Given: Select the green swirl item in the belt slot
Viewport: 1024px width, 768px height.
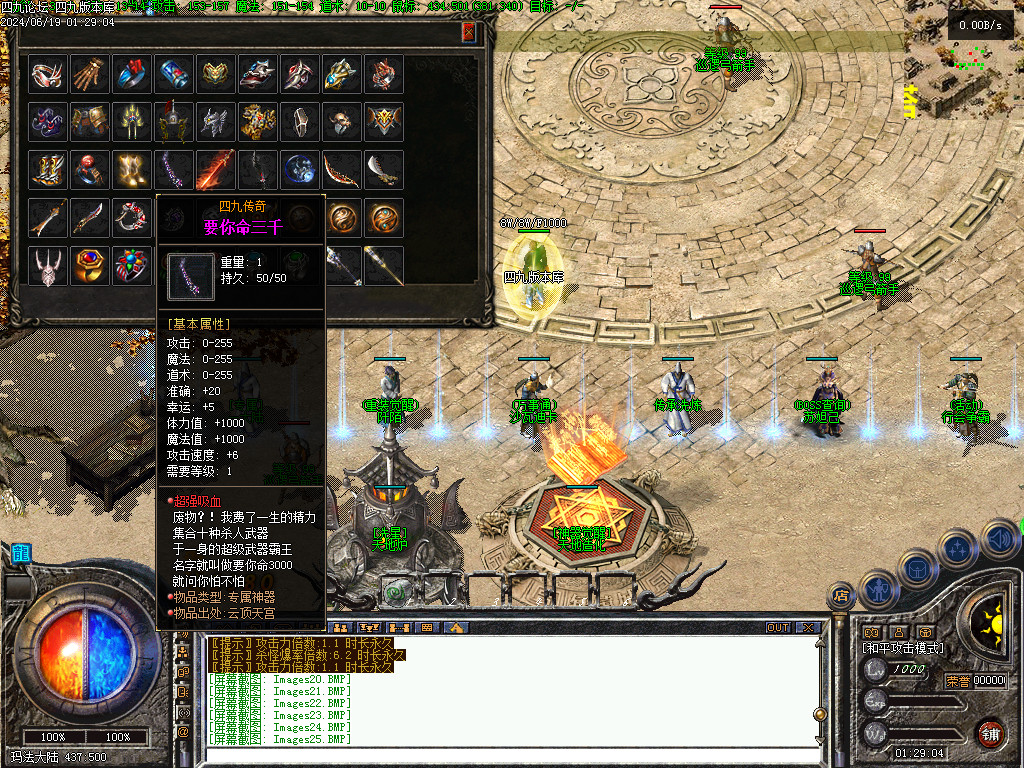Looking at the screenshot, I should (395, 591).
